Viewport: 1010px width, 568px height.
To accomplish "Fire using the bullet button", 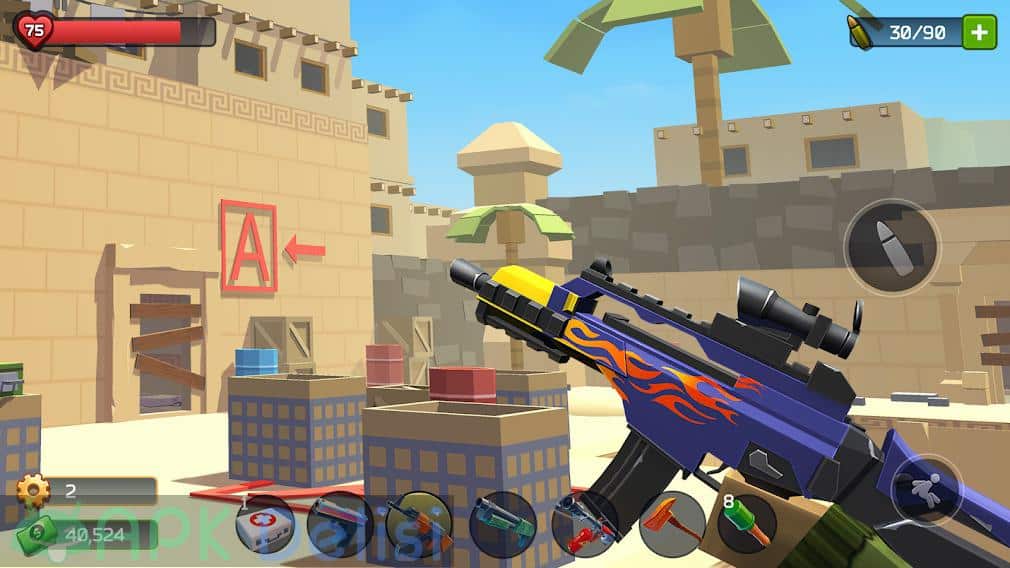I will click(891, 246).
